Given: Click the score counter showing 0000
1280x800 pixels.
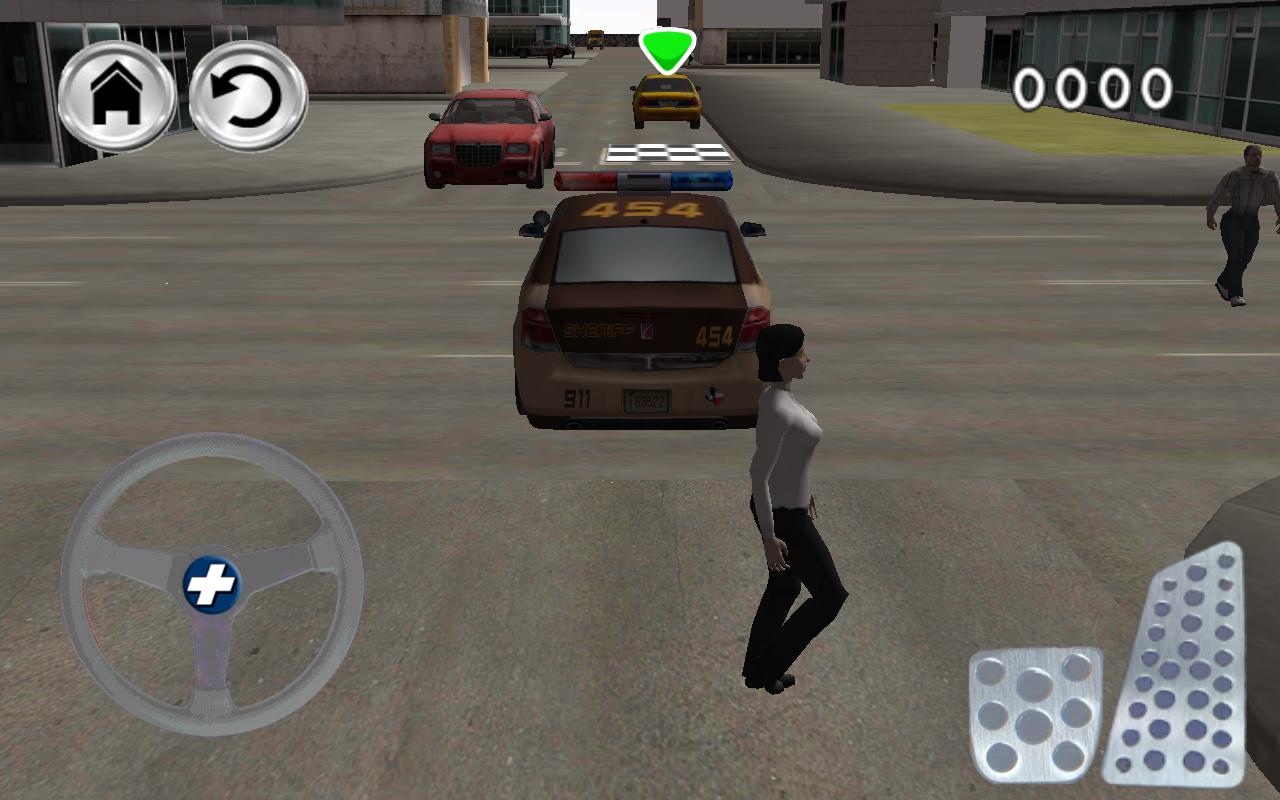Looking at the screenshot, I should coord(1092,88).
